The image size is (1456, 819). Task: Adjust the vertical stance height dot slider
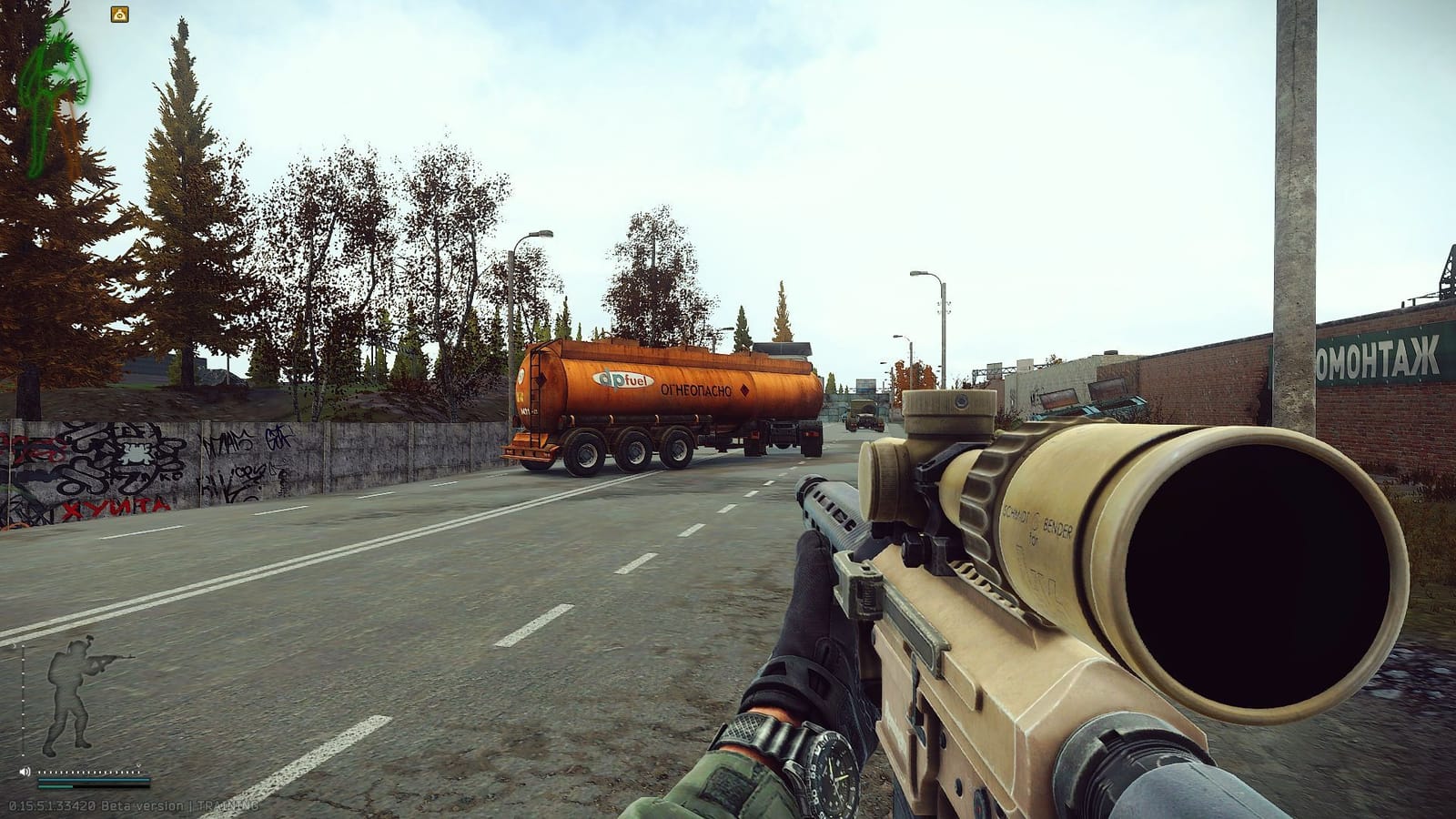click(23, 700)
